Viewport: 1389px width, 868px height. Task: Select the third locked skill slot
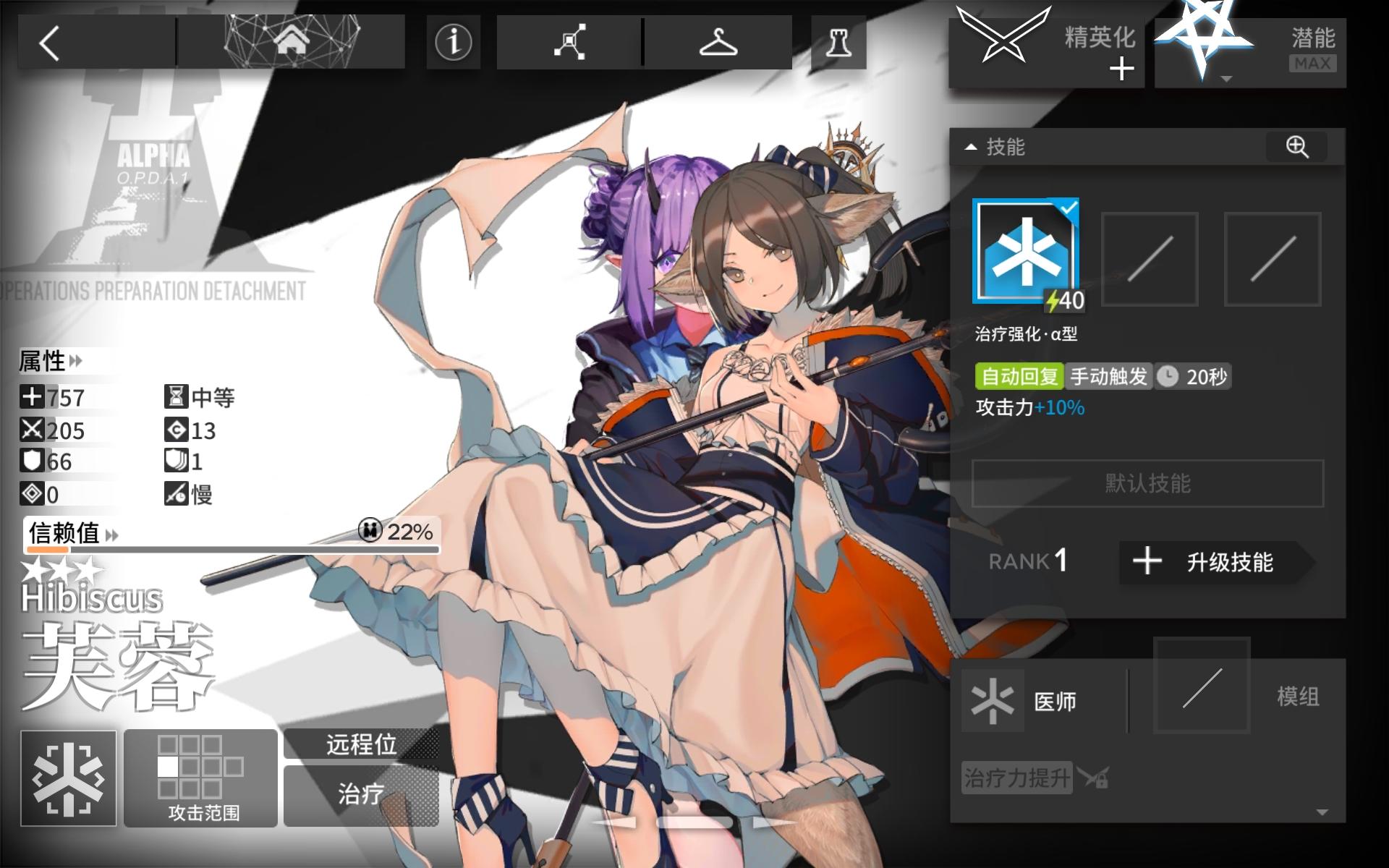tap(1273, 257)
